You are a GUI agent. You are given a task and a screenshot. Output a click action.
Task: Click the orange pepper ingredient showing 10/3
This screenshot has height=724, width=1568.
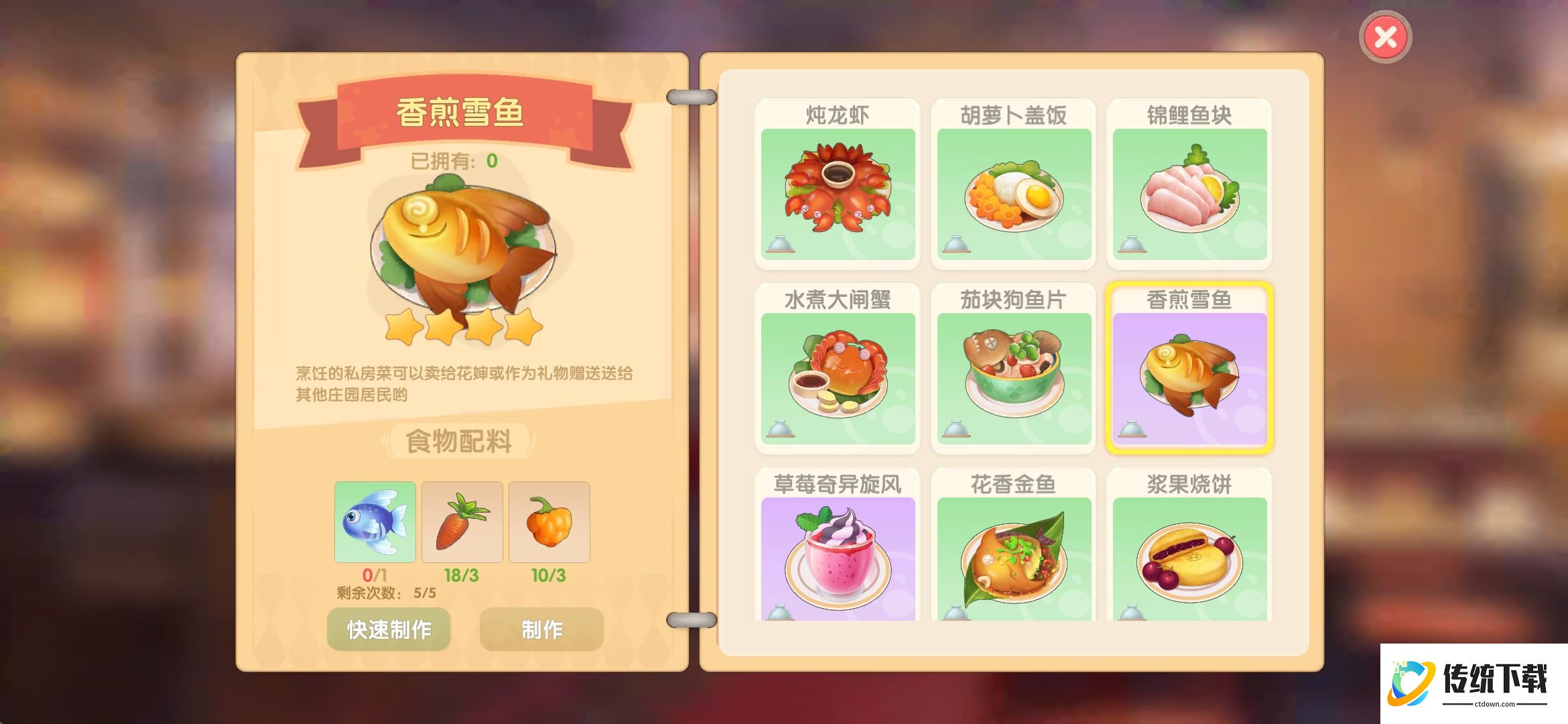[549, 522]
